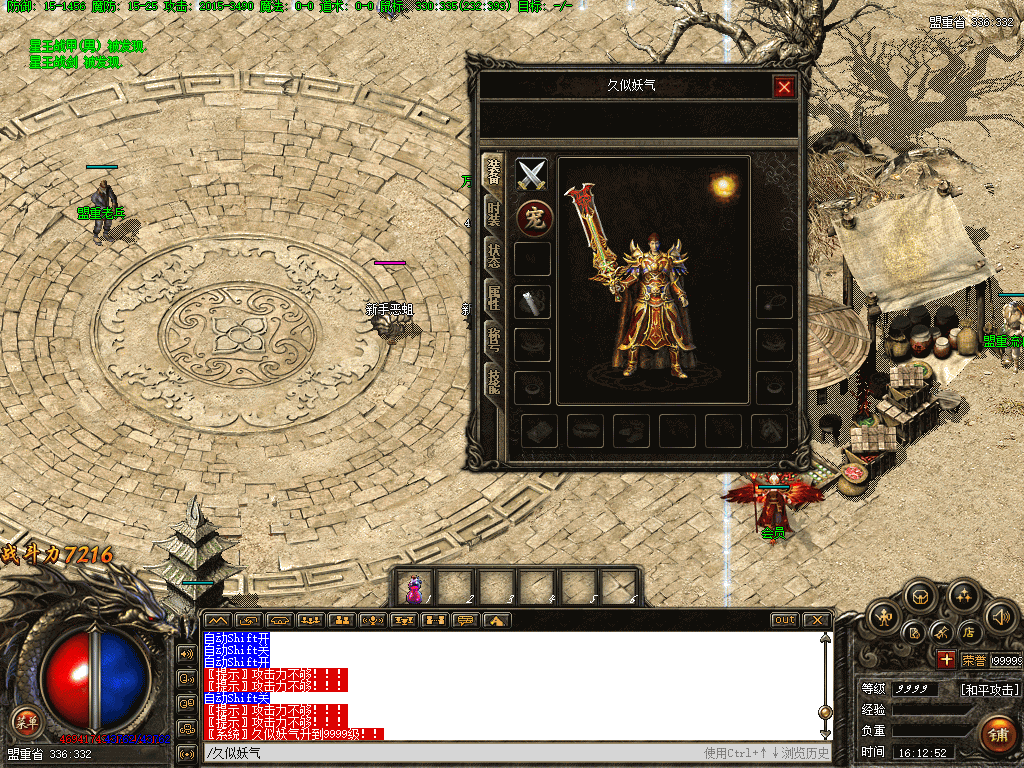Close the 久似妖气 character panel

click(784, 87)
